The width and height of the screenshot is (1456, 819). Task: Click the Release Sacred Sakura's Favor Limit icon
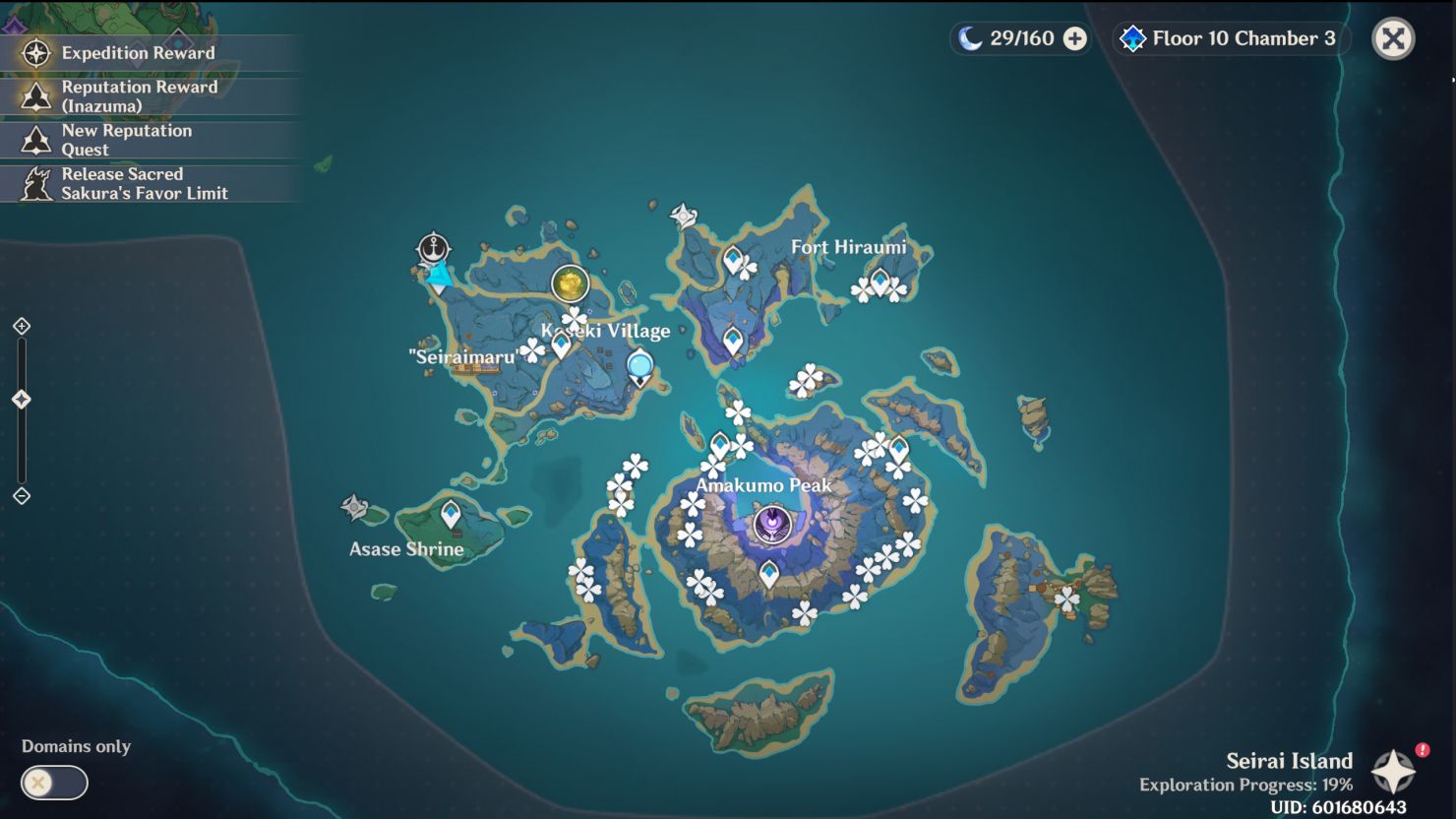click(35, 183)
